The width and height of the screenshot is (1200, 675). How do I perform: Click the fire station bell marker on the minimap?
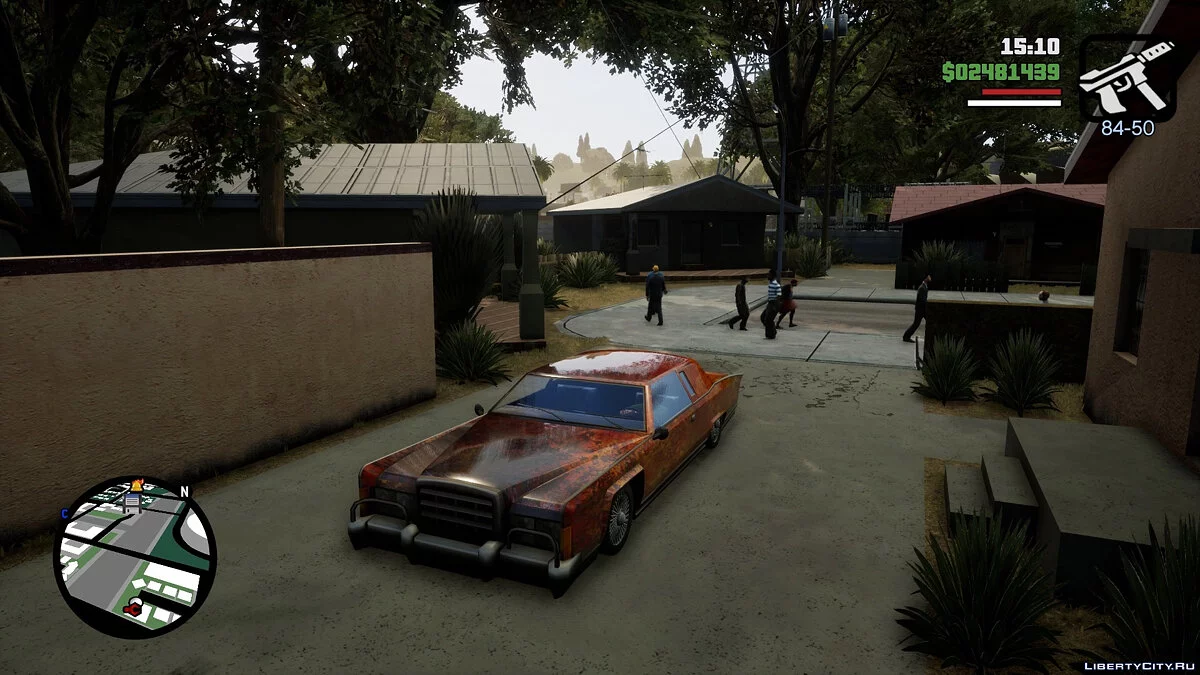click(138, 485)
